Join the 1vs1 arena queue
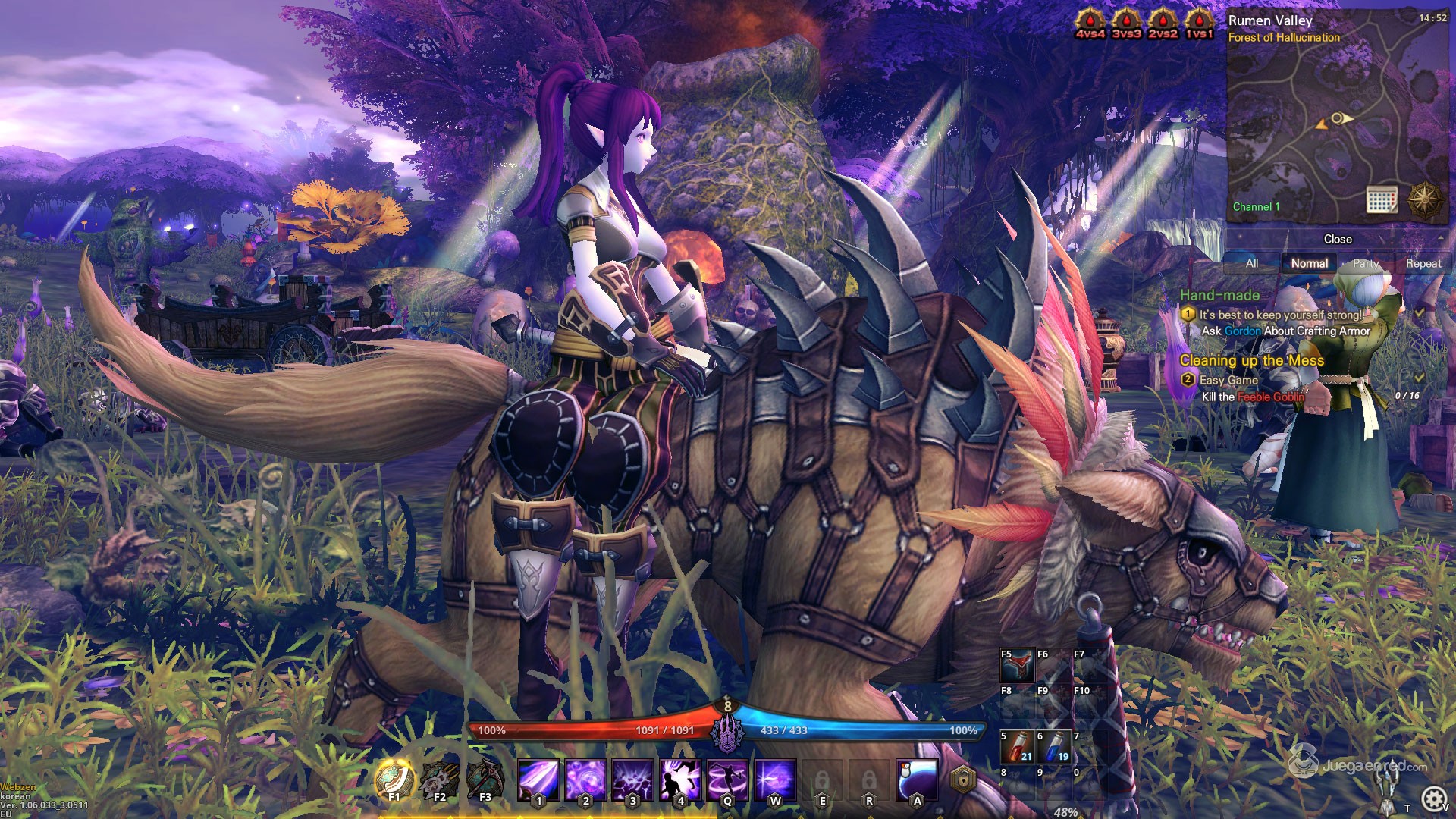 (1199, 23)
